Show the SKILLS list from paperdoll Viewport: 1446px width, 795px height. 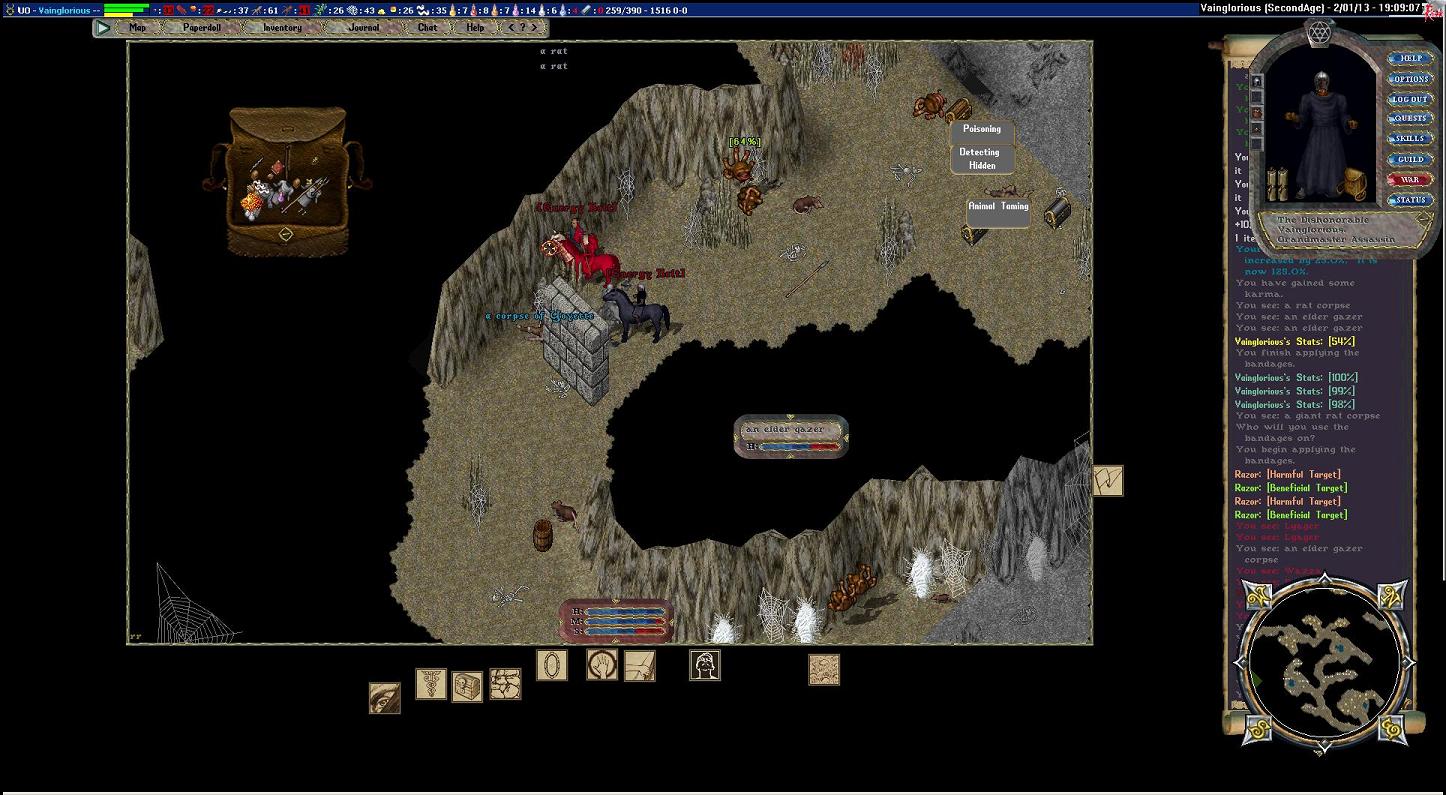pyautogui.click(x=1409, y=139)
